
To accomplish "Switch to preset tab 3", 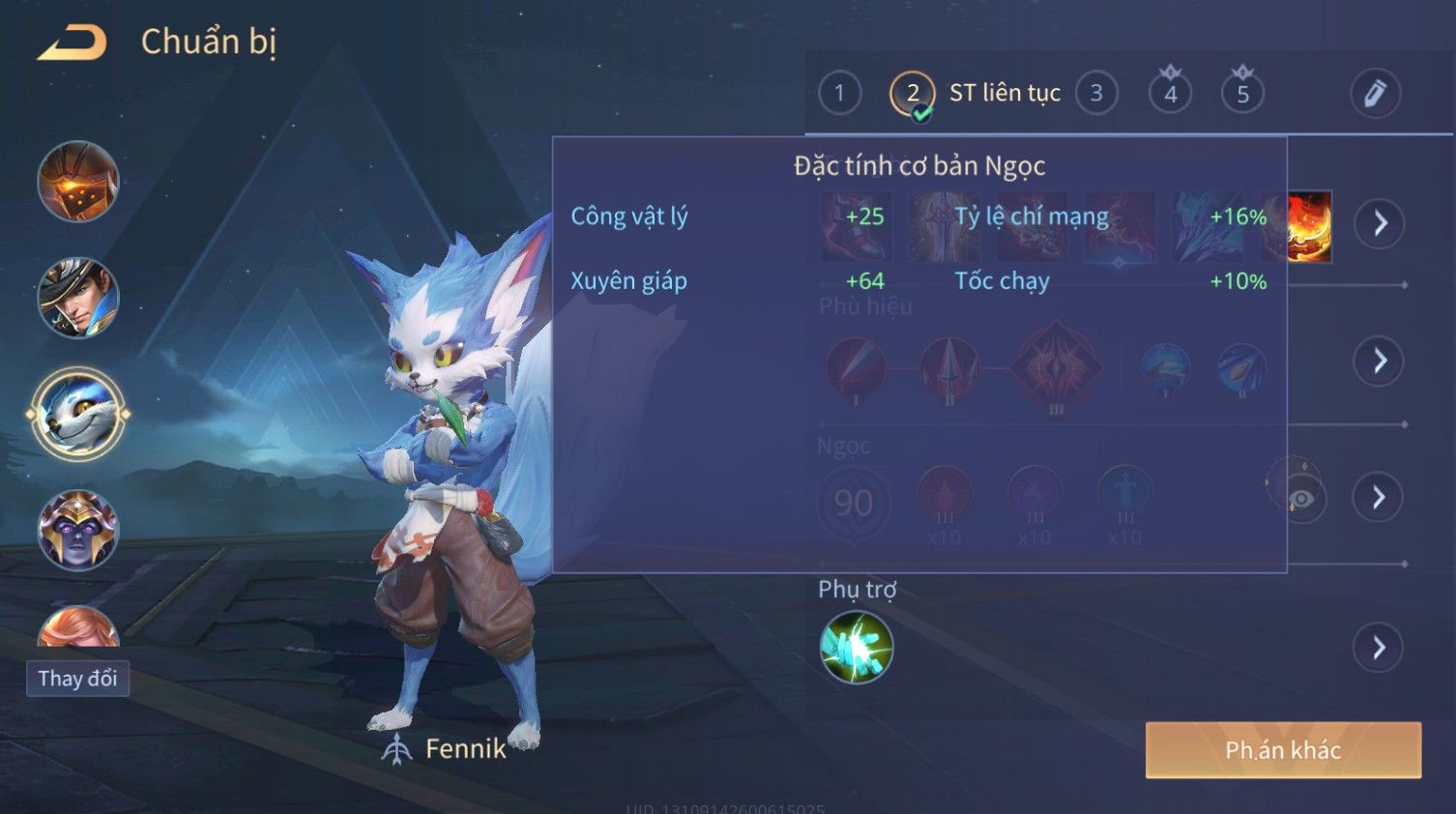I will click(x=1096, y=93).
